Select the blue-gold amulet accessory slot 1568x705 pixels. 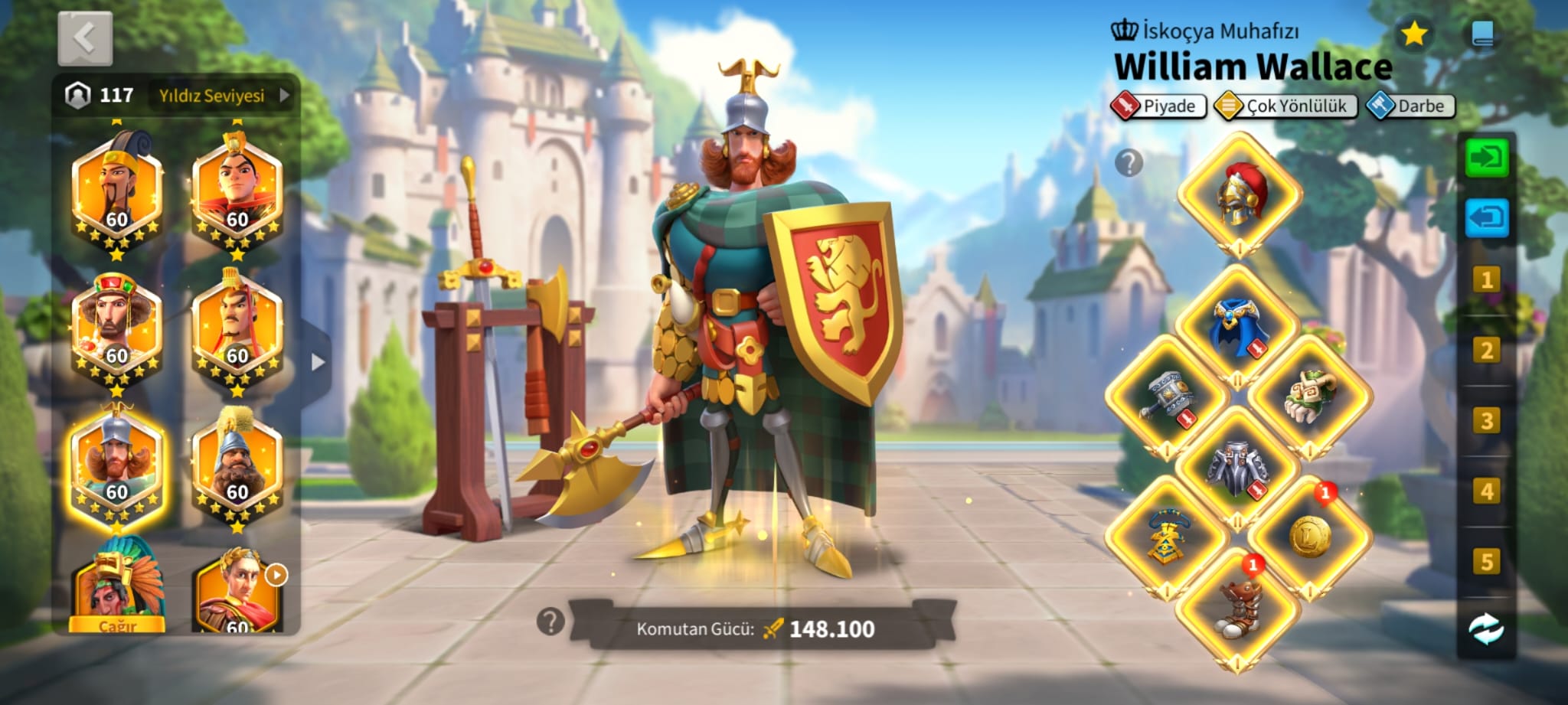coord(1165,537)
